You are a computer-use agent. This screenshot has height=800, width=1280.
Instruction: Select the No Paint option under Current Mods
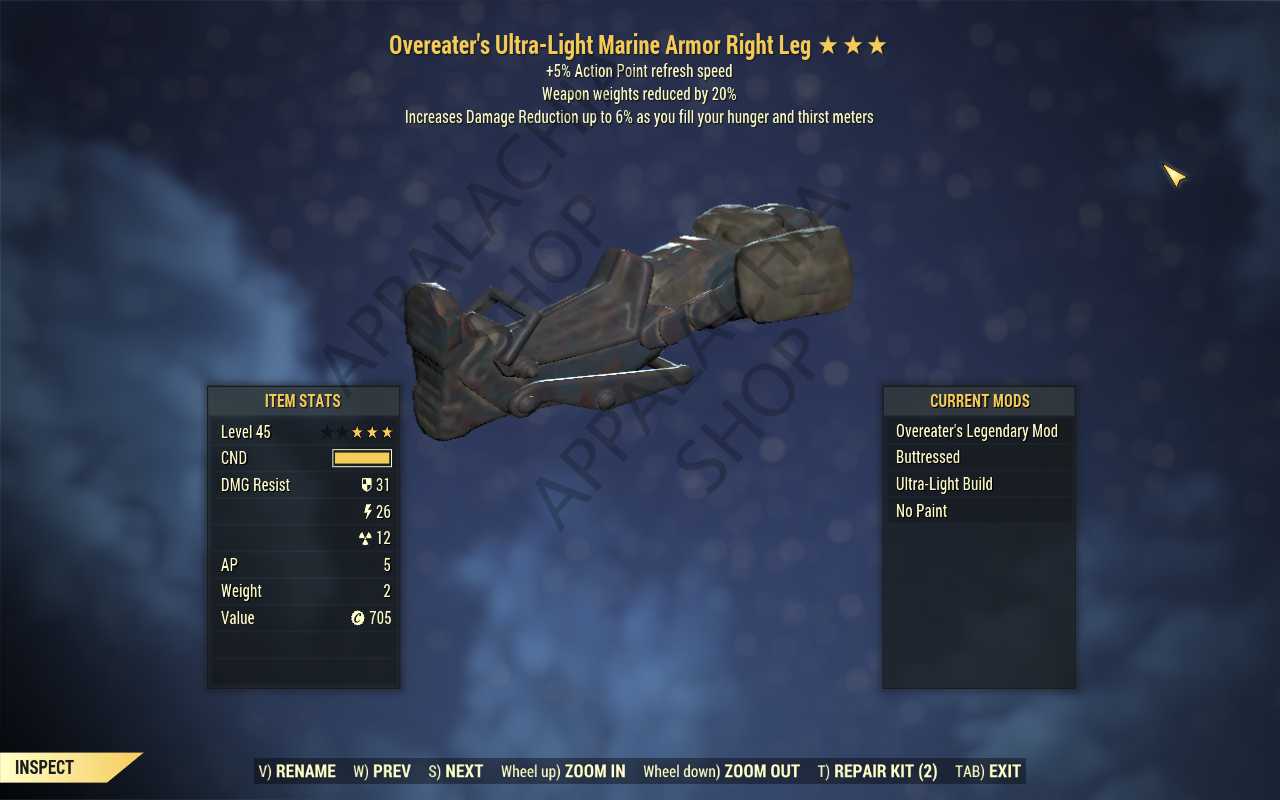tap(921, 511)
